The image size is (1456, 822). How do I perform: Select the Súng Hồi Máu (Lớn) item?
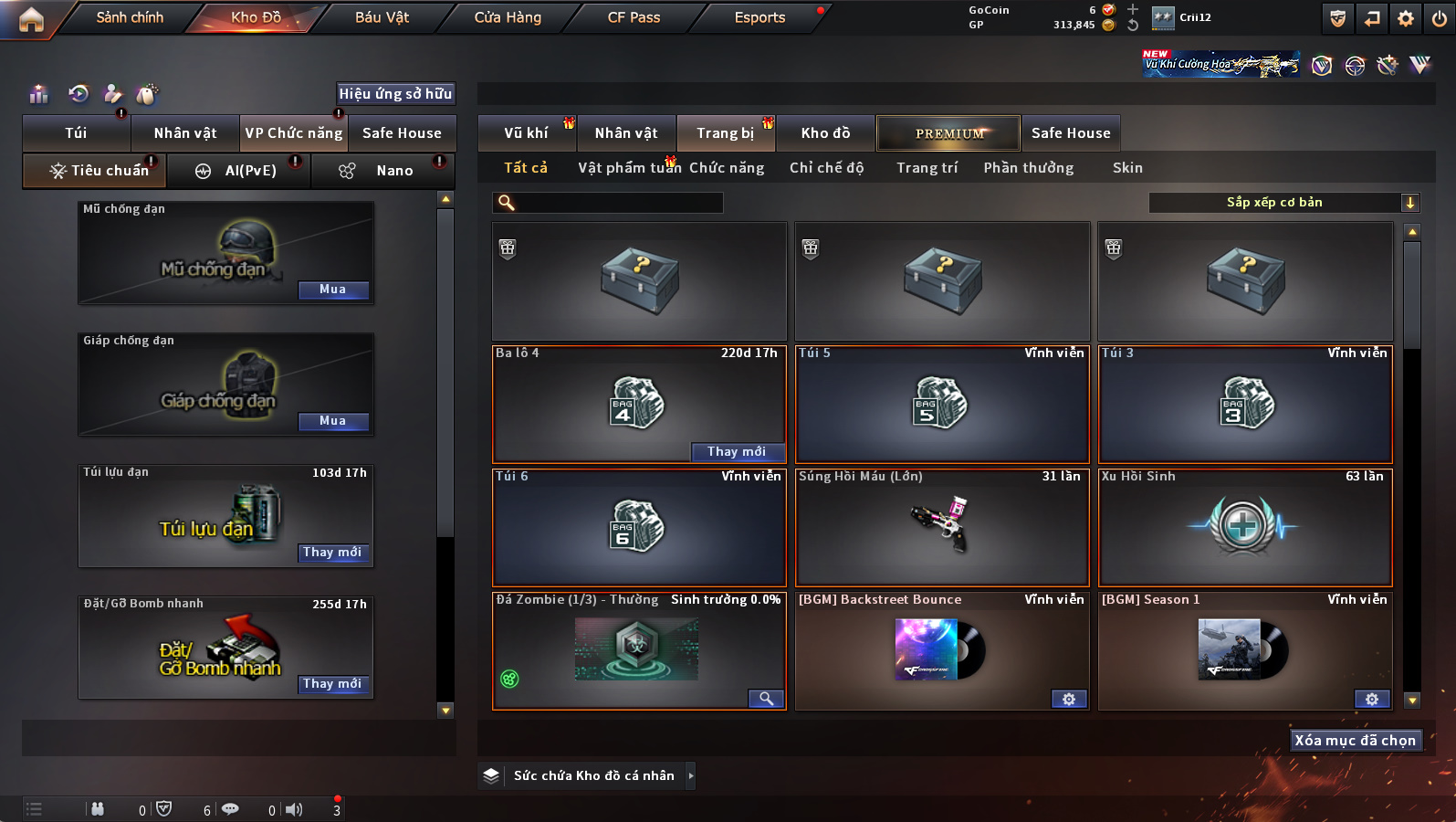click(942, 527)
